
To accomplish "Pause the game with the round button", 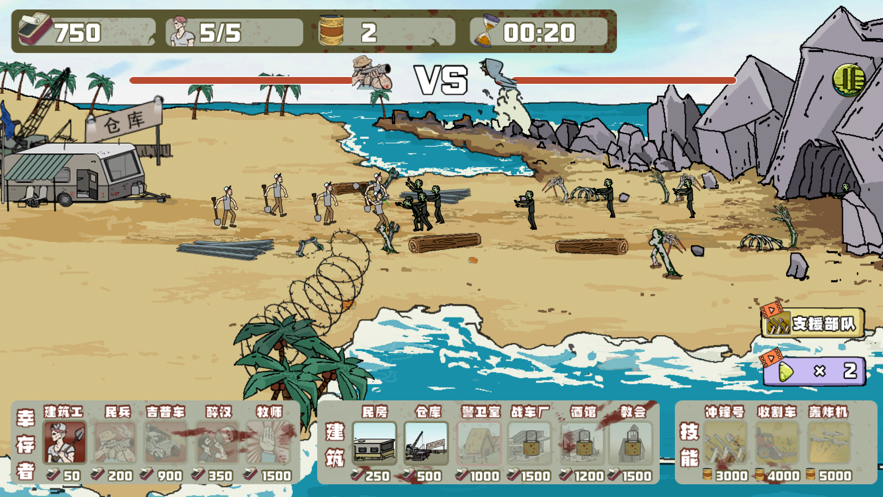I will [x=848, y=79].
